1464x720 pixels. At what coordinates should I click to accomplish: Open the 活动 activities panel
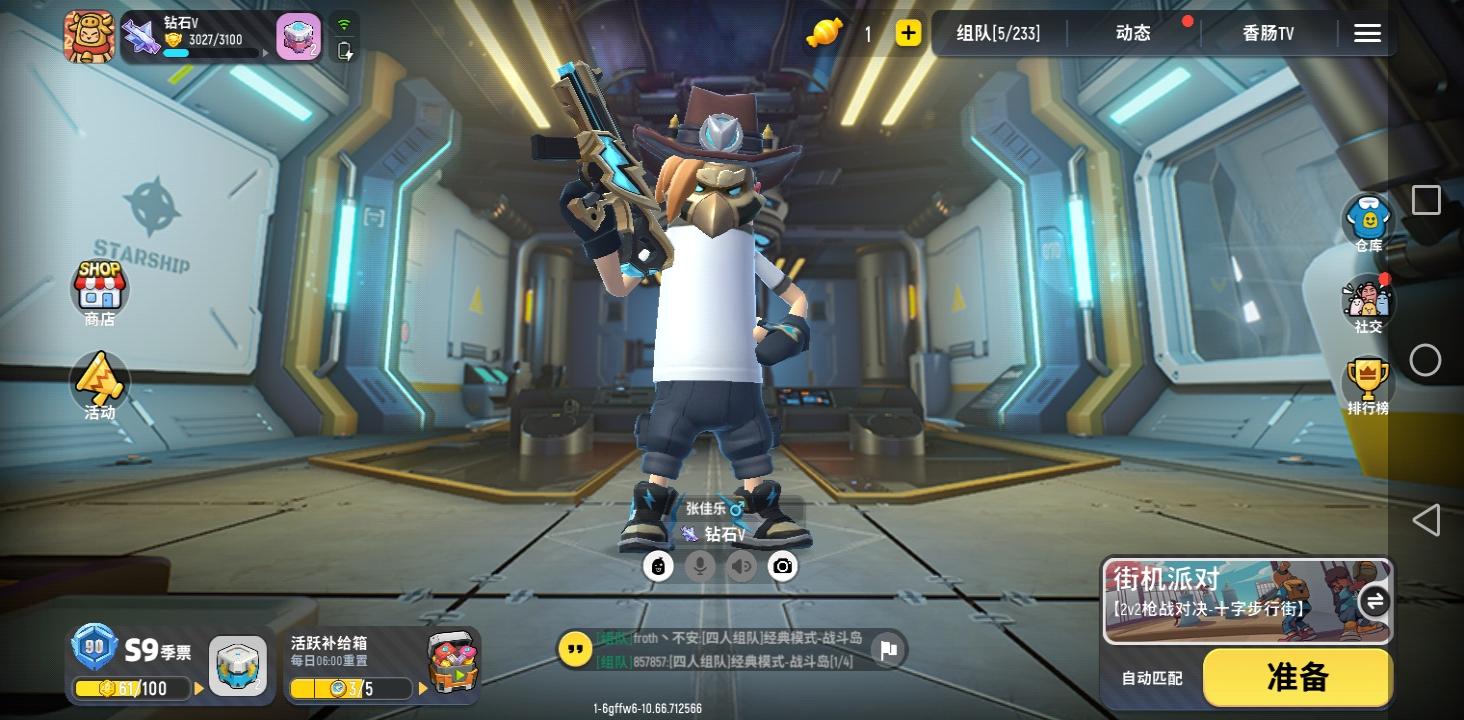point(99,385)
